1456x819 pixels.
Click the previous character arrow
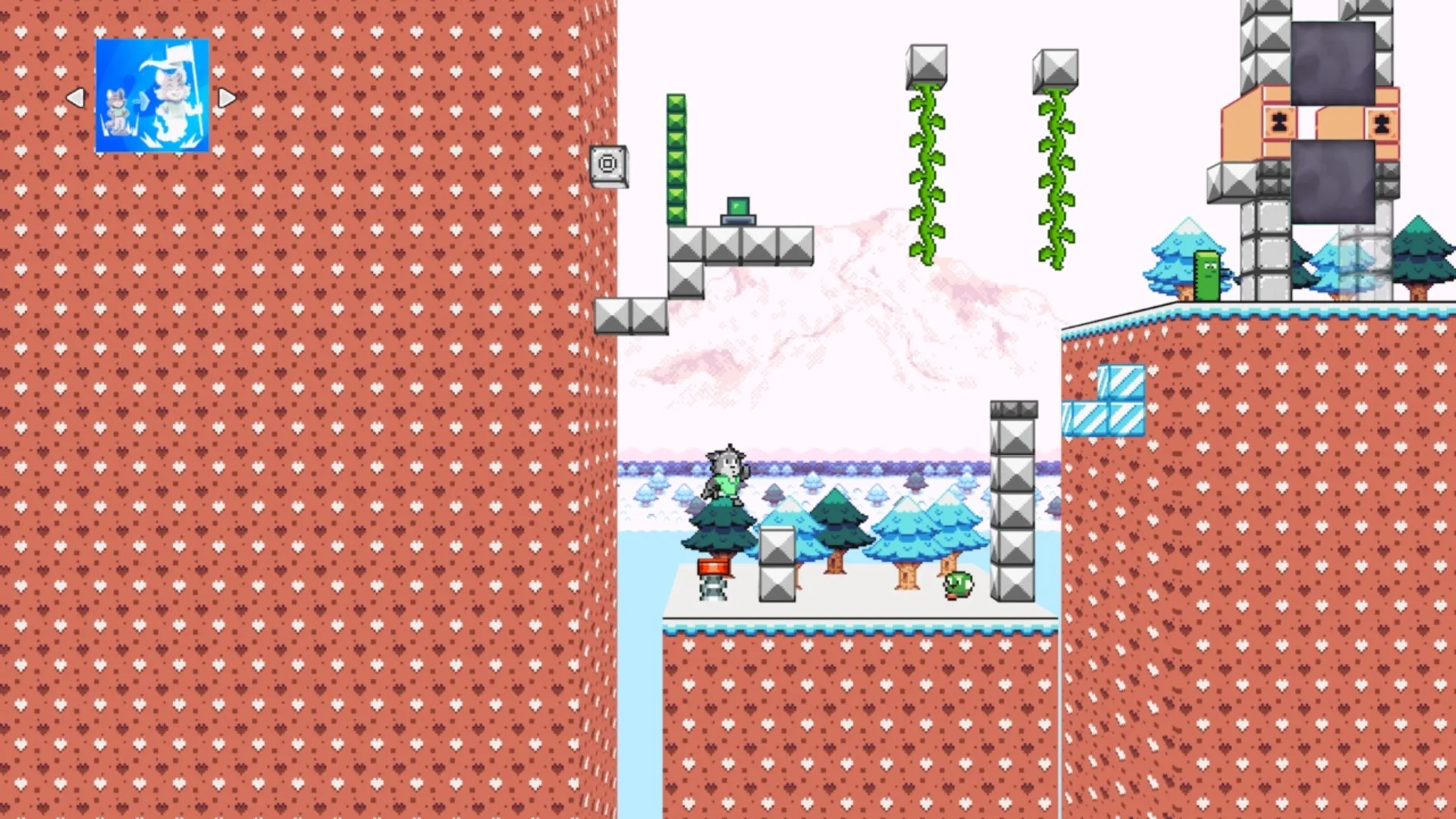coord(75,96)
